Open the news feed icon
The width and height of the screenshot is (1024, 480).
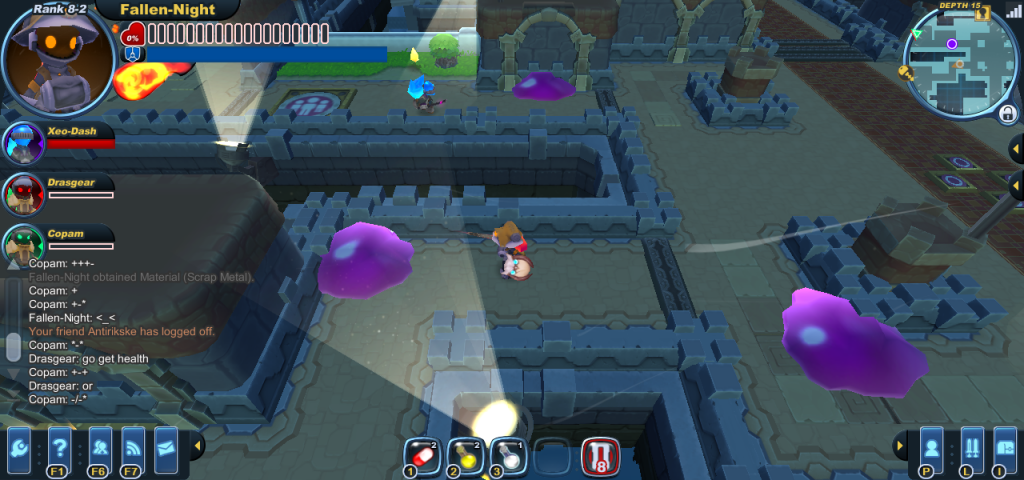click(x=133, y=445)
